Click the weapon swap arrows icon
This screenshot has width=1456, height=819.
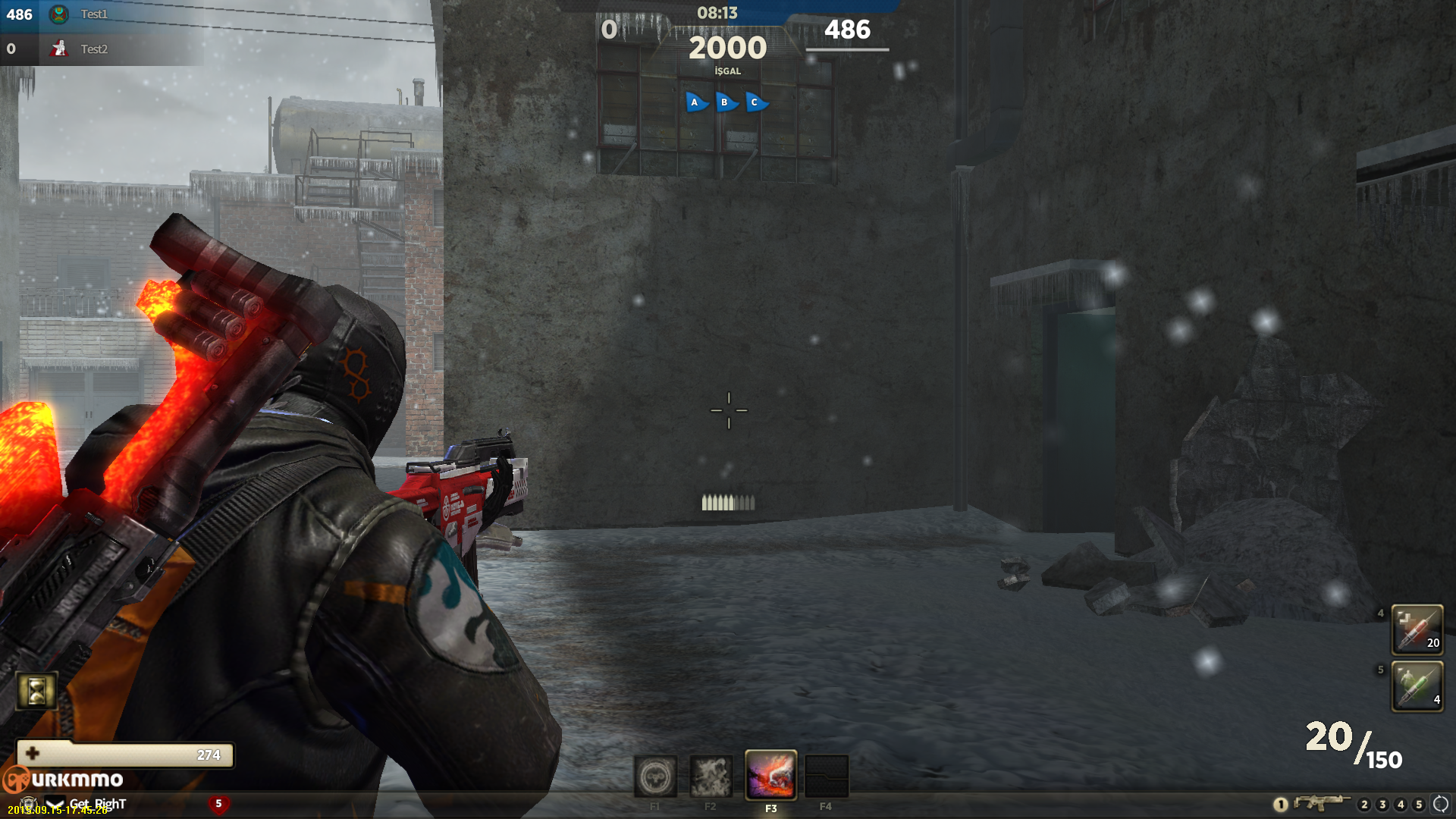click(x=1440, y=804)
